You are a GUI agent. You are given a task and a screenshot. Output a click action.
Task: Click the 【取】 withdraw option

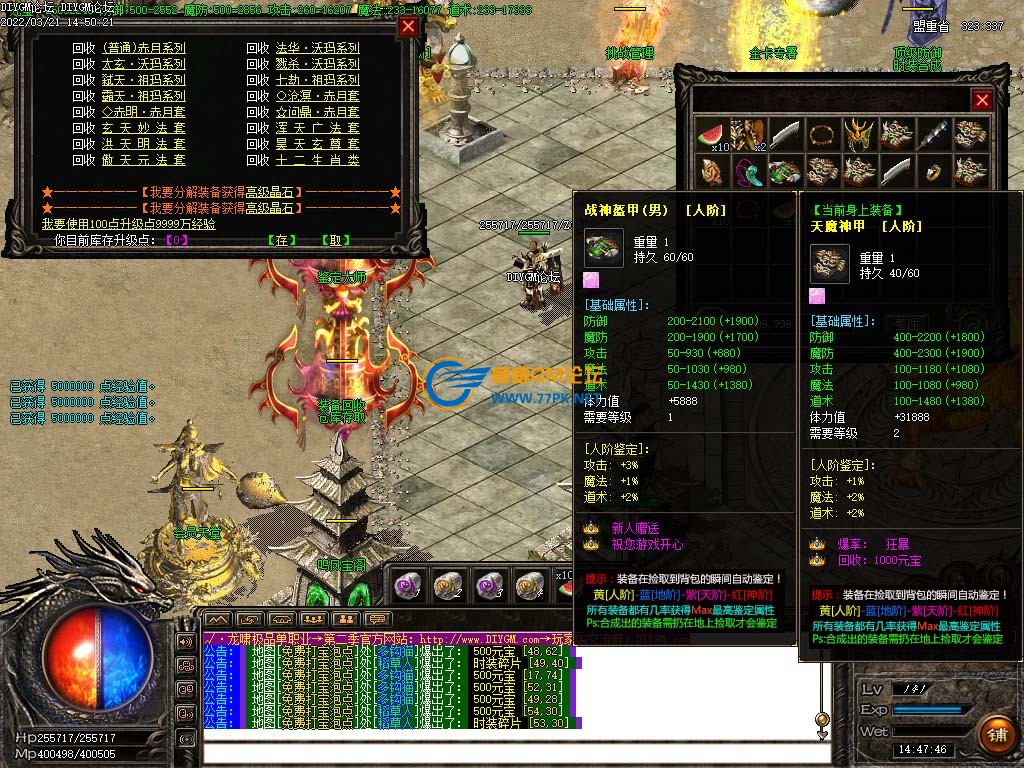(x=335, y=240)
